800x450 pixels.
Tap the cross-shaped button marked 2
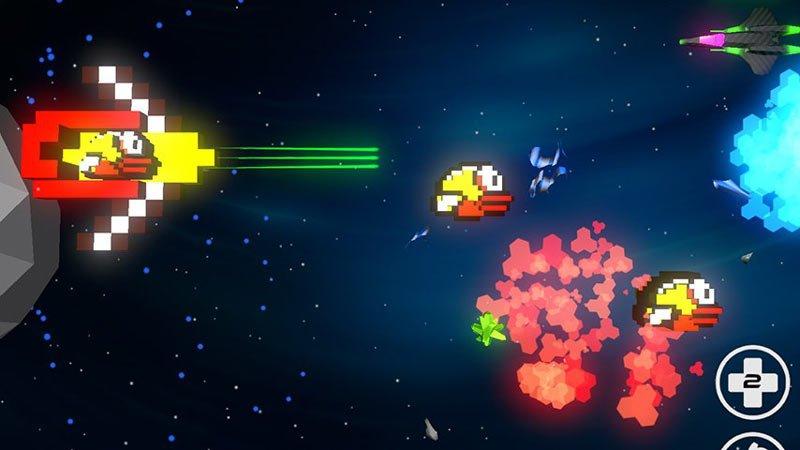click(x=752, y=382)
